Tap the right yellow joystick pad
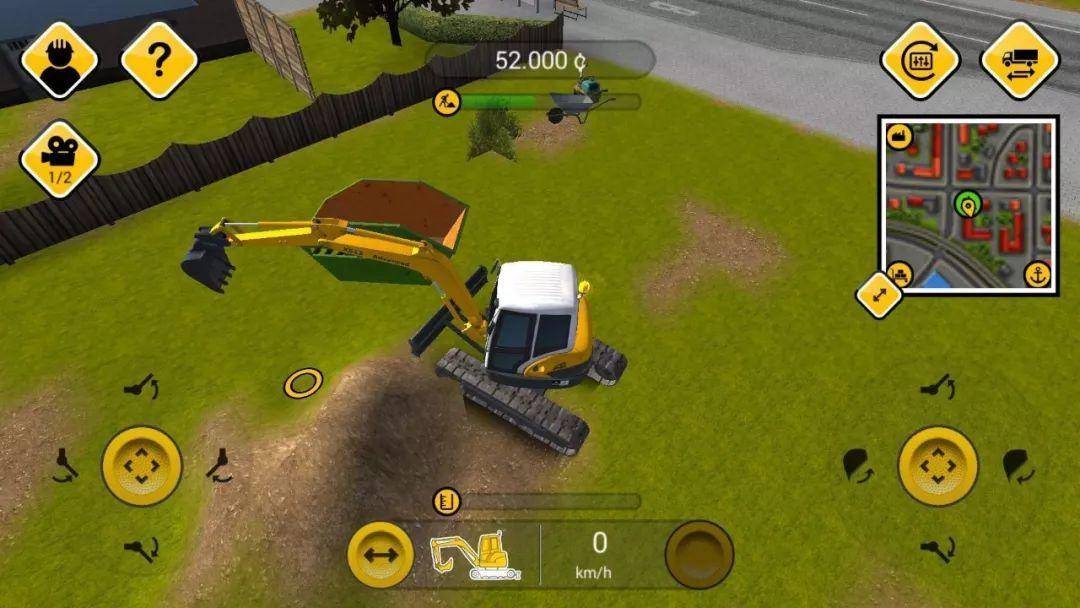The height and width of the screenshot is (608, 1080). pos(938,466)
